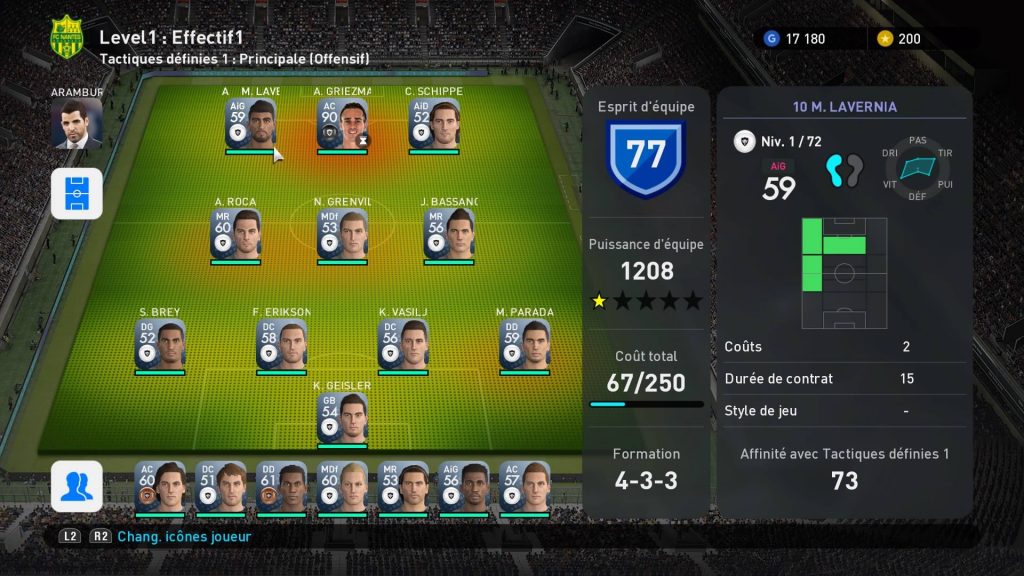The height and width of the screenshot is (576, 1024).
Task: Open the blue pitch formation icon
Action: point(77,194)
